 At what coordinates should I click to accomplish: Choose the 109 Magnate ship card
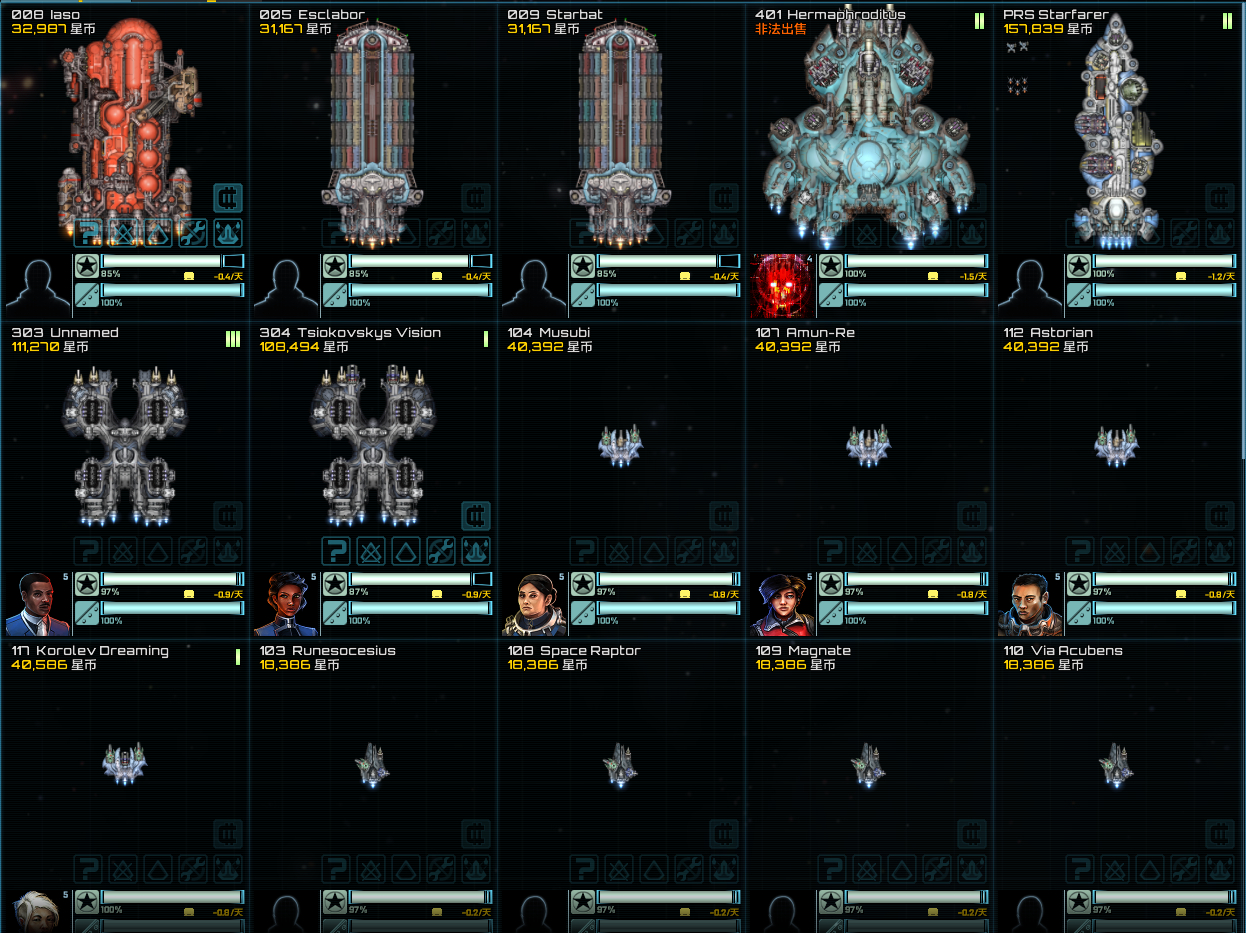[869, 763]
